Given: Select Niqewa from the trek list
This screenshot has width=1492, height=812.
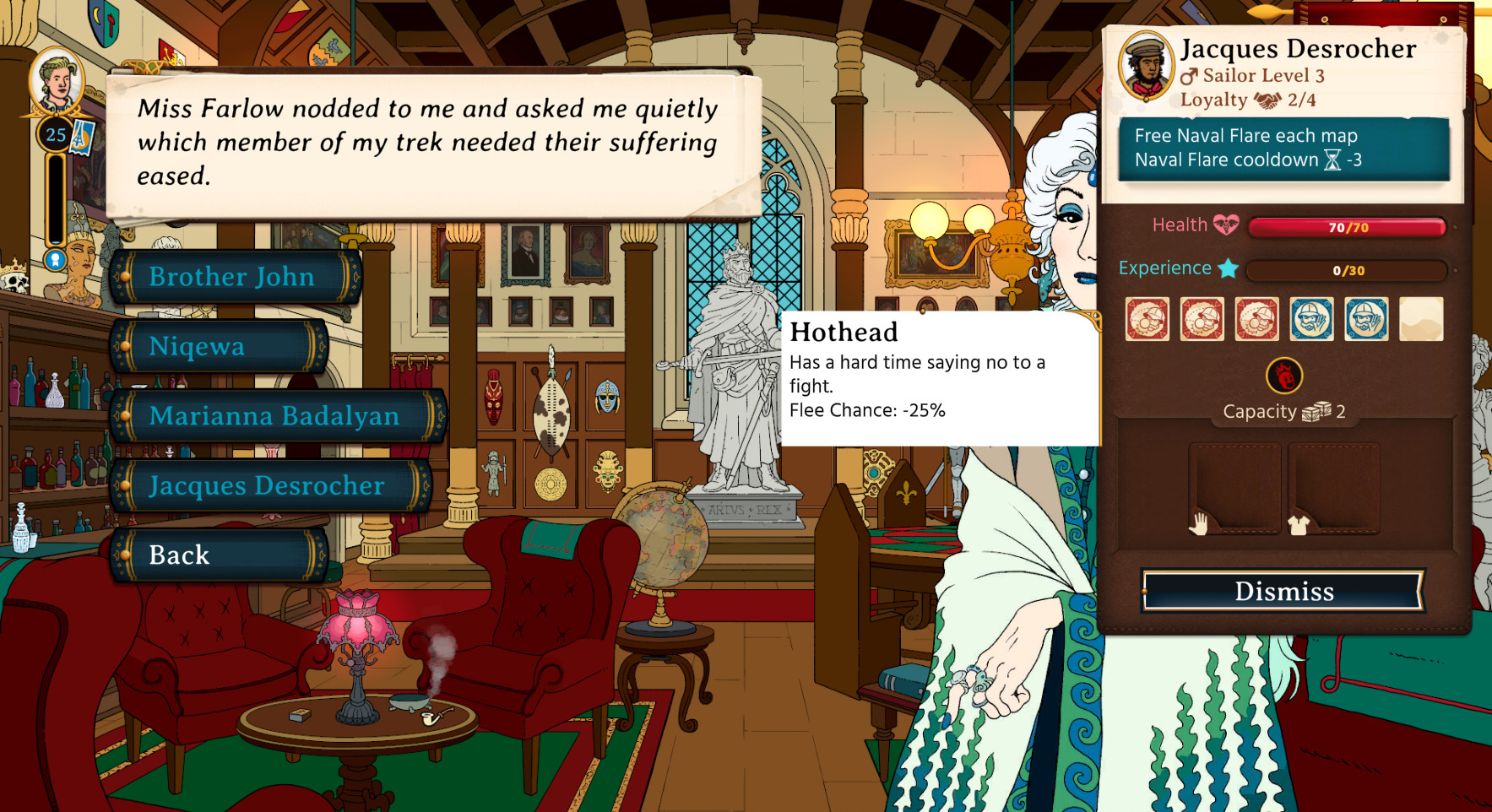Looking at the screenshot, I should tap(217, 346).
